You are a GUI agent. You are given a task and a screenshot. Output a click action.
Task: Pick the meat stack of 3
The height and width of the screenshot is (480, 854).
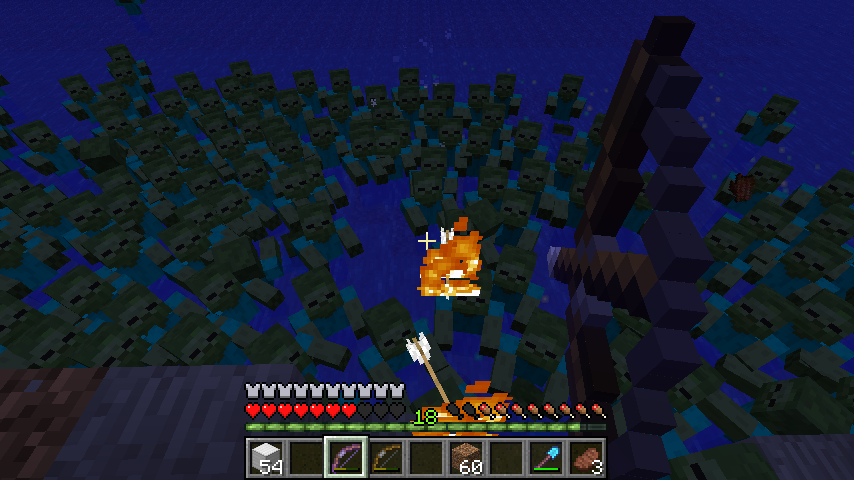[x=586, y=458]
